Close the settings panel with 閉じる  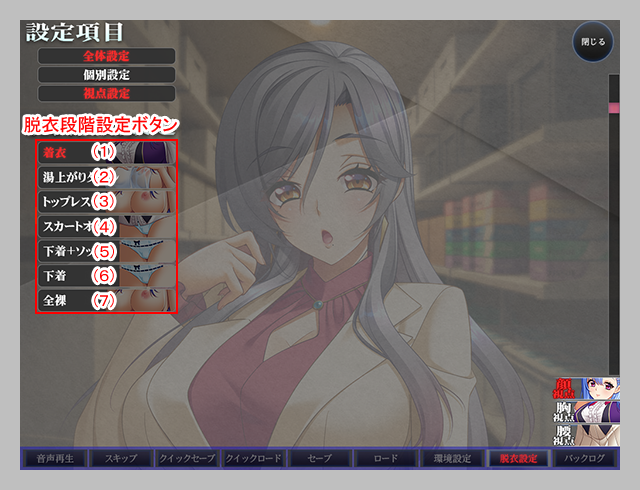(x=593, y=43)
